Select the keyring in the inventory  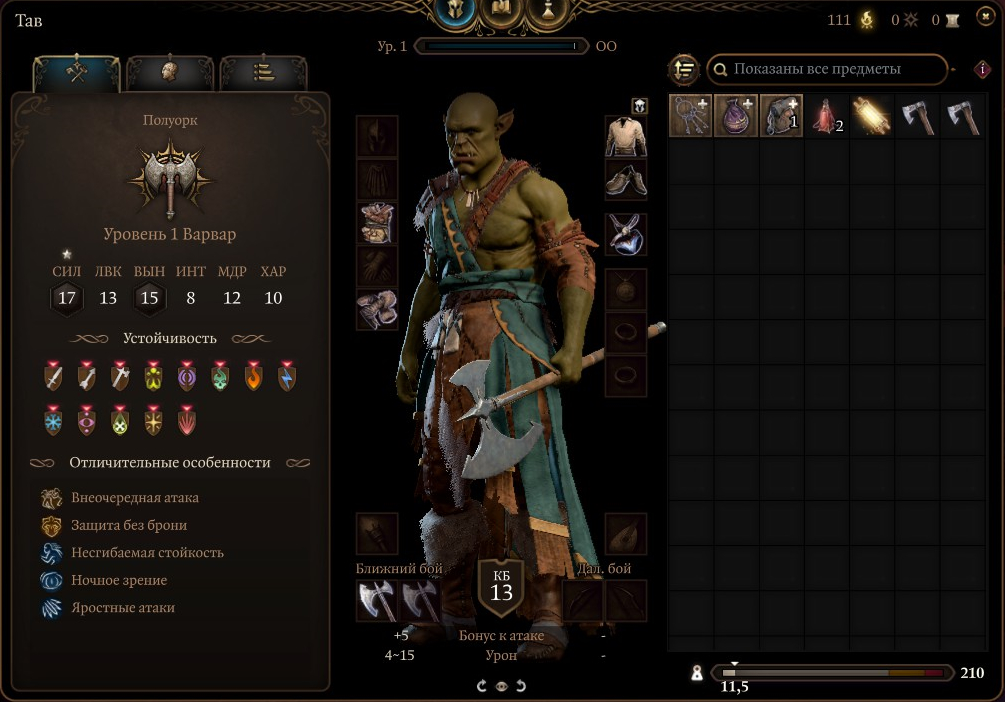pos(690,115)
